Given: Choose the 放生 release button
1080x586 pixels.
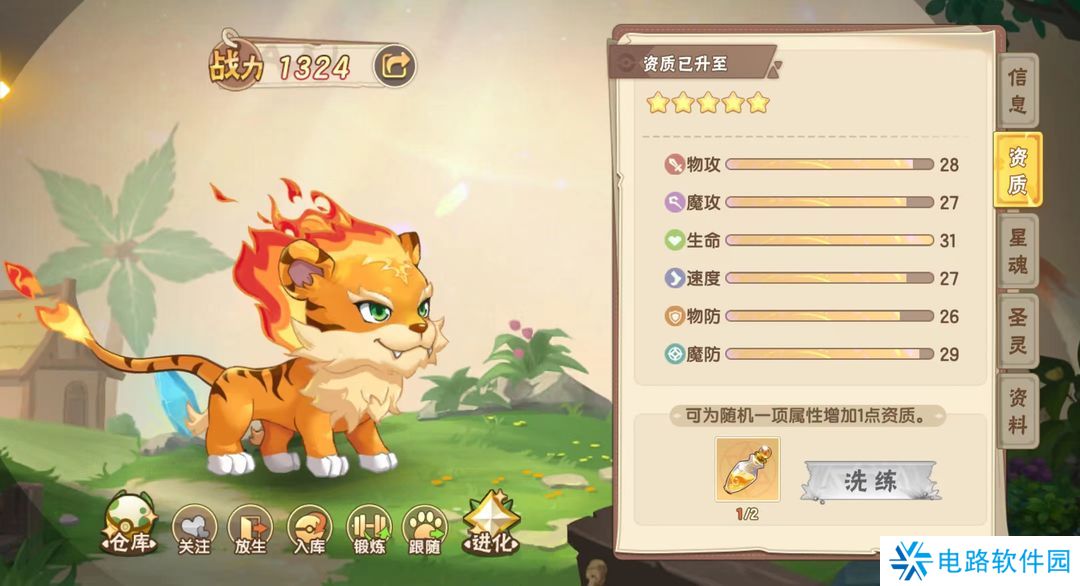Looking at the screenshot, I should coord(250,527).
